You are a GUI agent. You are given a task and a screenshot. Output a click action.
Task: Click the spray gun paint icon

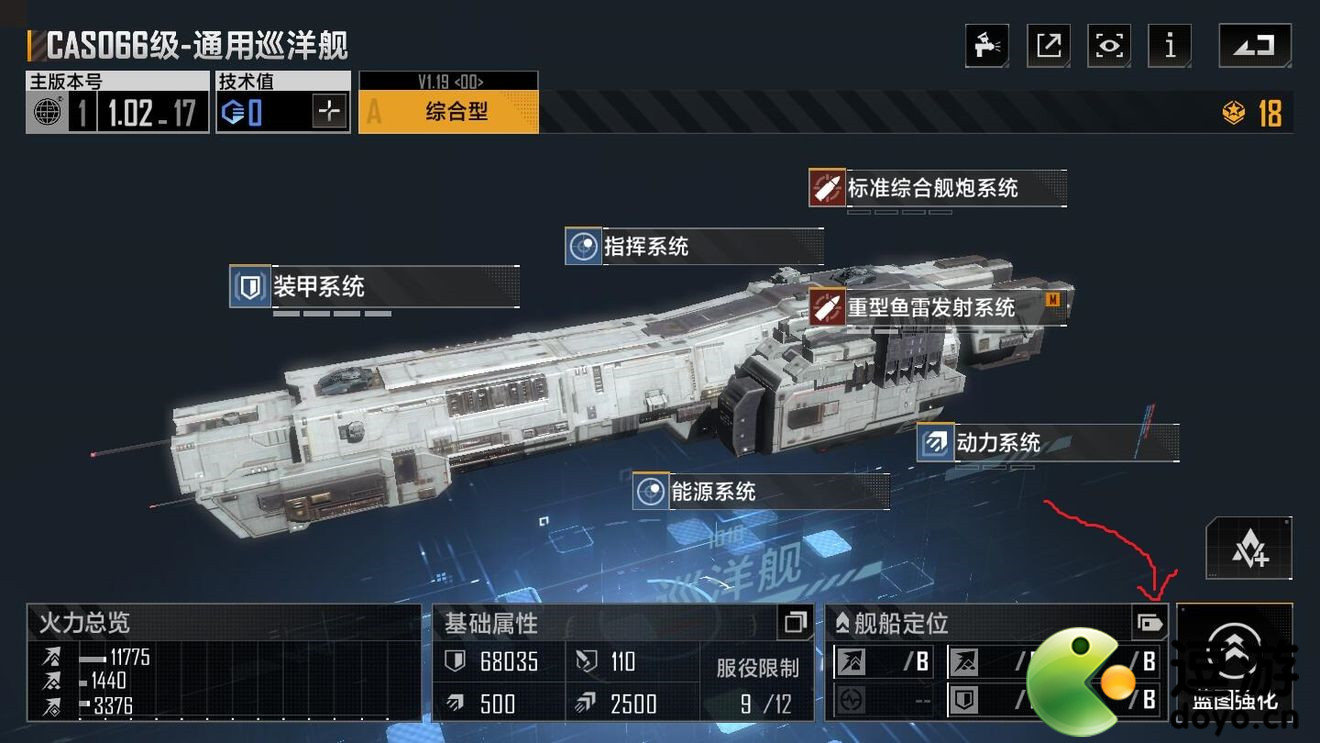(x=986, y=46)
